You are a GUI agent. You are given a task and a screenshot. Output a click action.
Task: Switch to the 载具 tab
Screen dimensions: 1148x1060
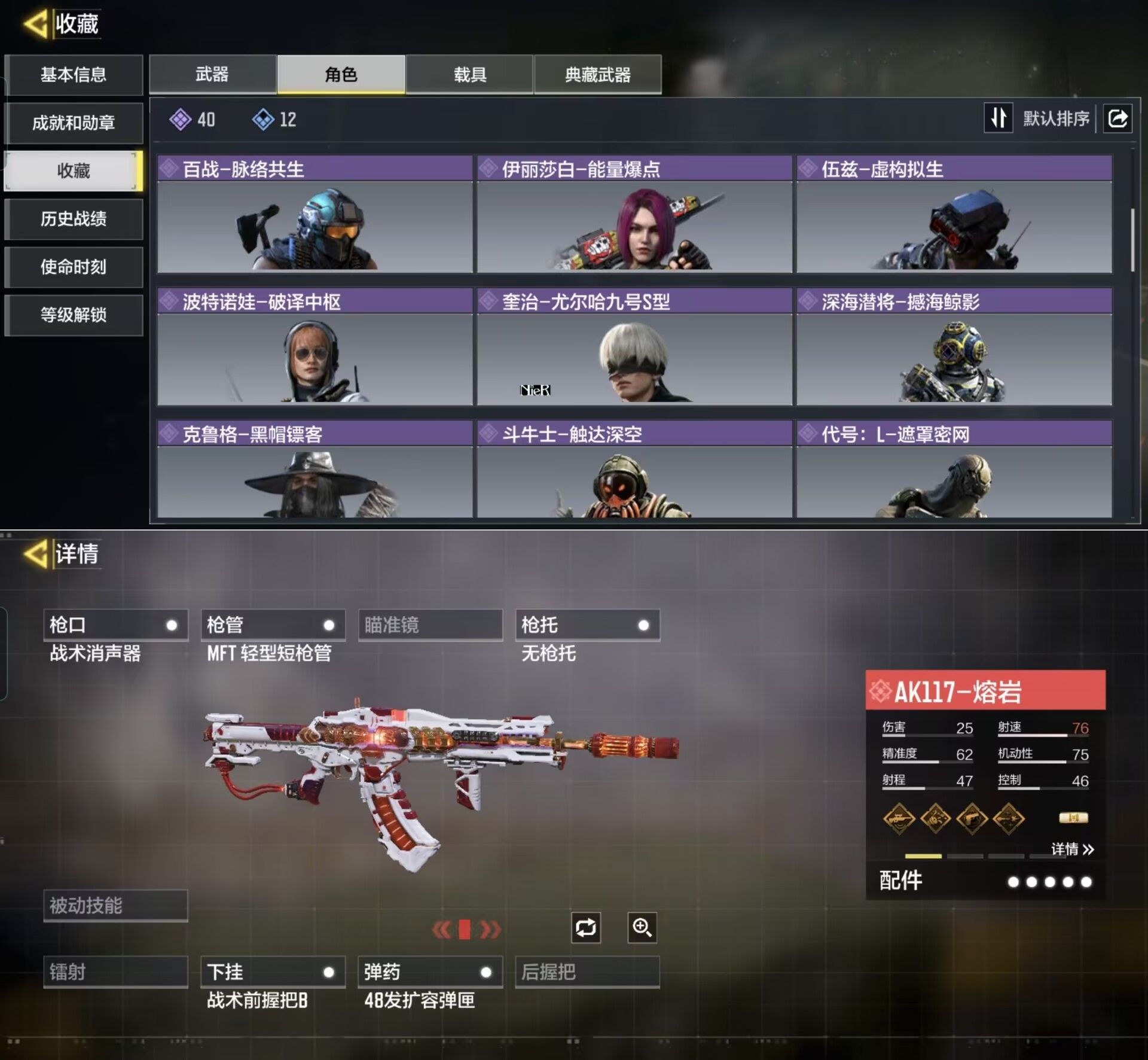469,75
